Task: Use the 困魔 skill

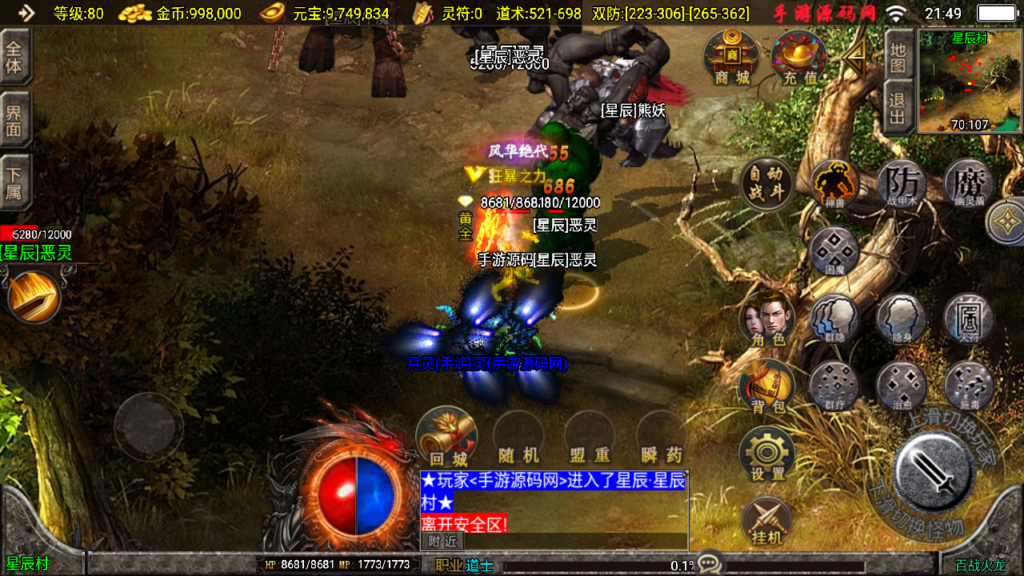Action: [x=833, y=252]
